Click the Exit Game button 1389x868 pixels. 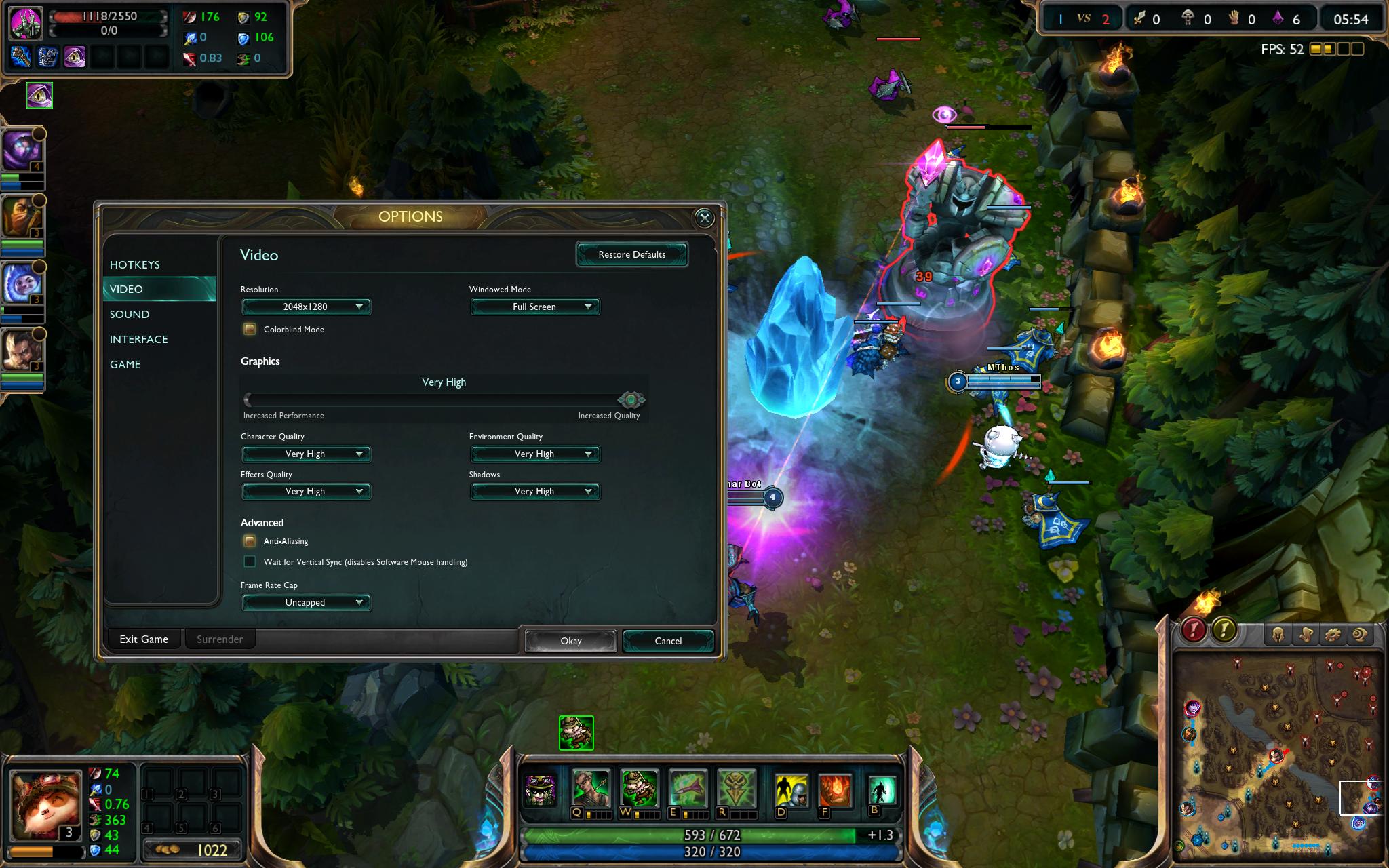(x=144, y=639)
